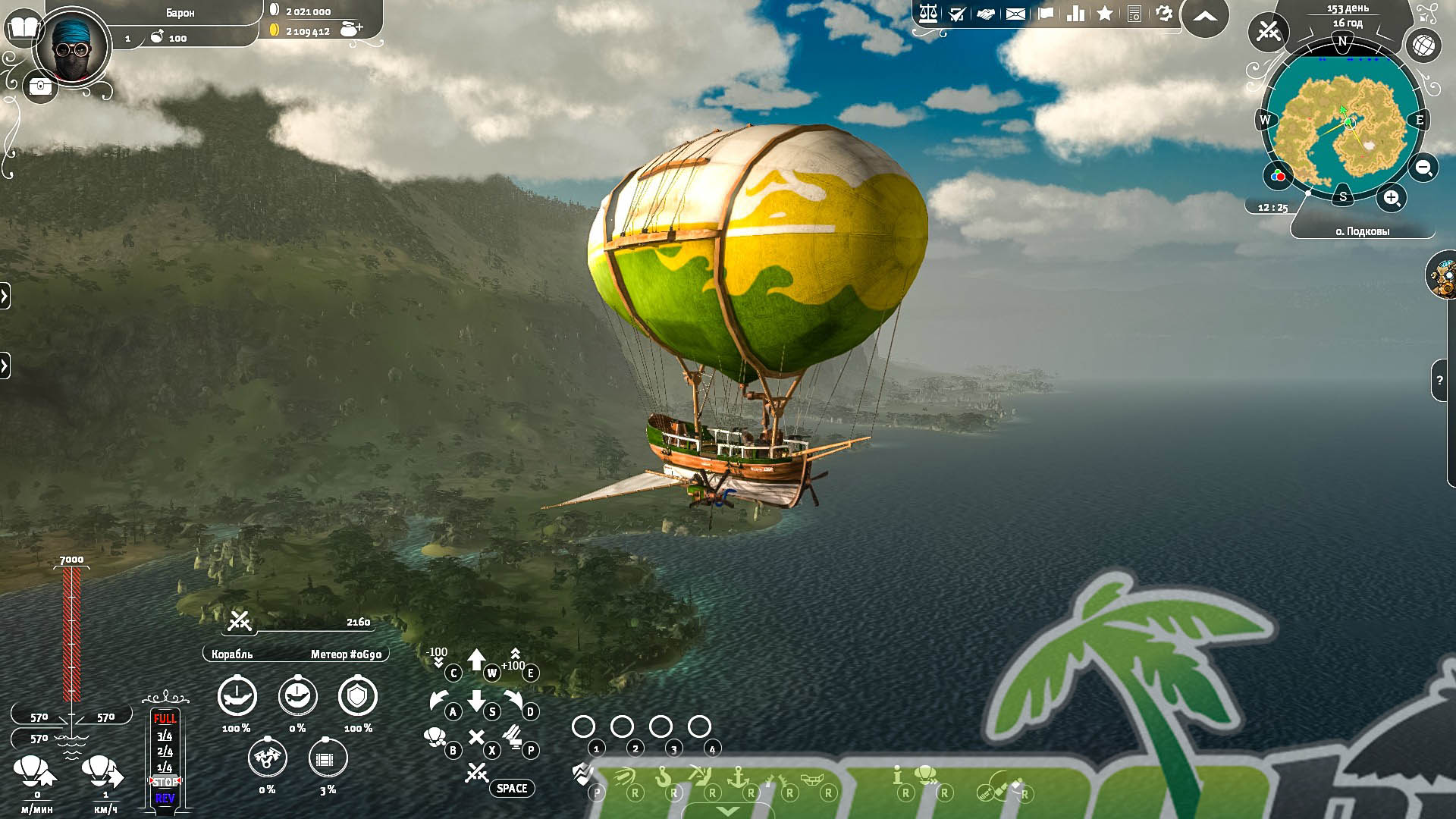Viewport: 1456px width, 819px height.
Task: Open the camera screenshot button
Action: [39, 87]
